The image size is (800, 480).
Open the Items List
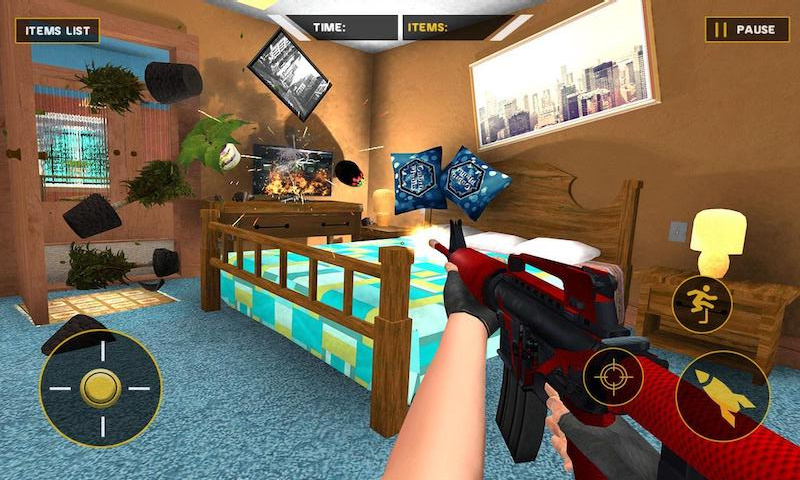click(57, 30)
